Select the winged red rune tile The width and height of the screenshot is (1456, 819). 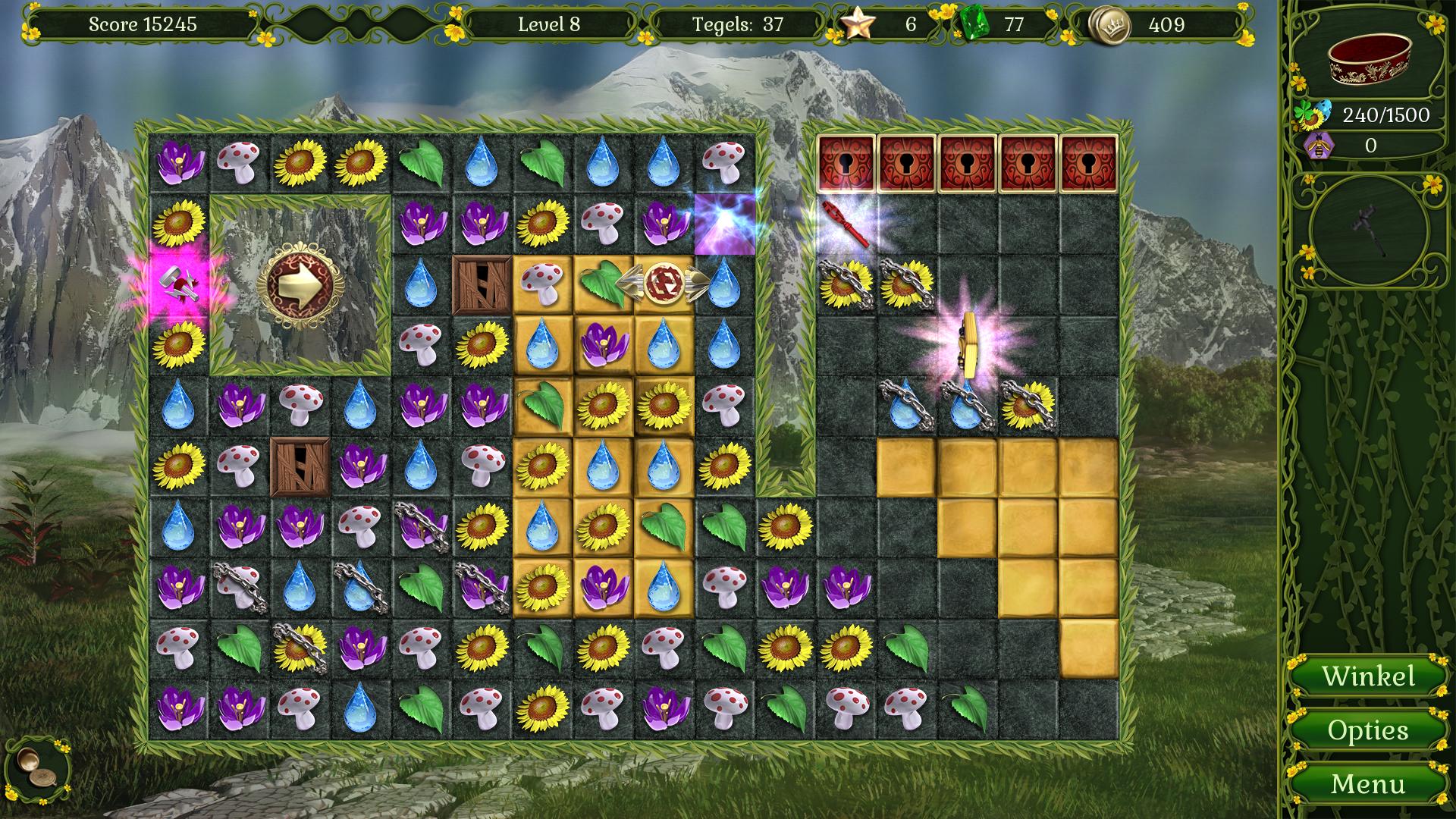[x=664, y=283]
